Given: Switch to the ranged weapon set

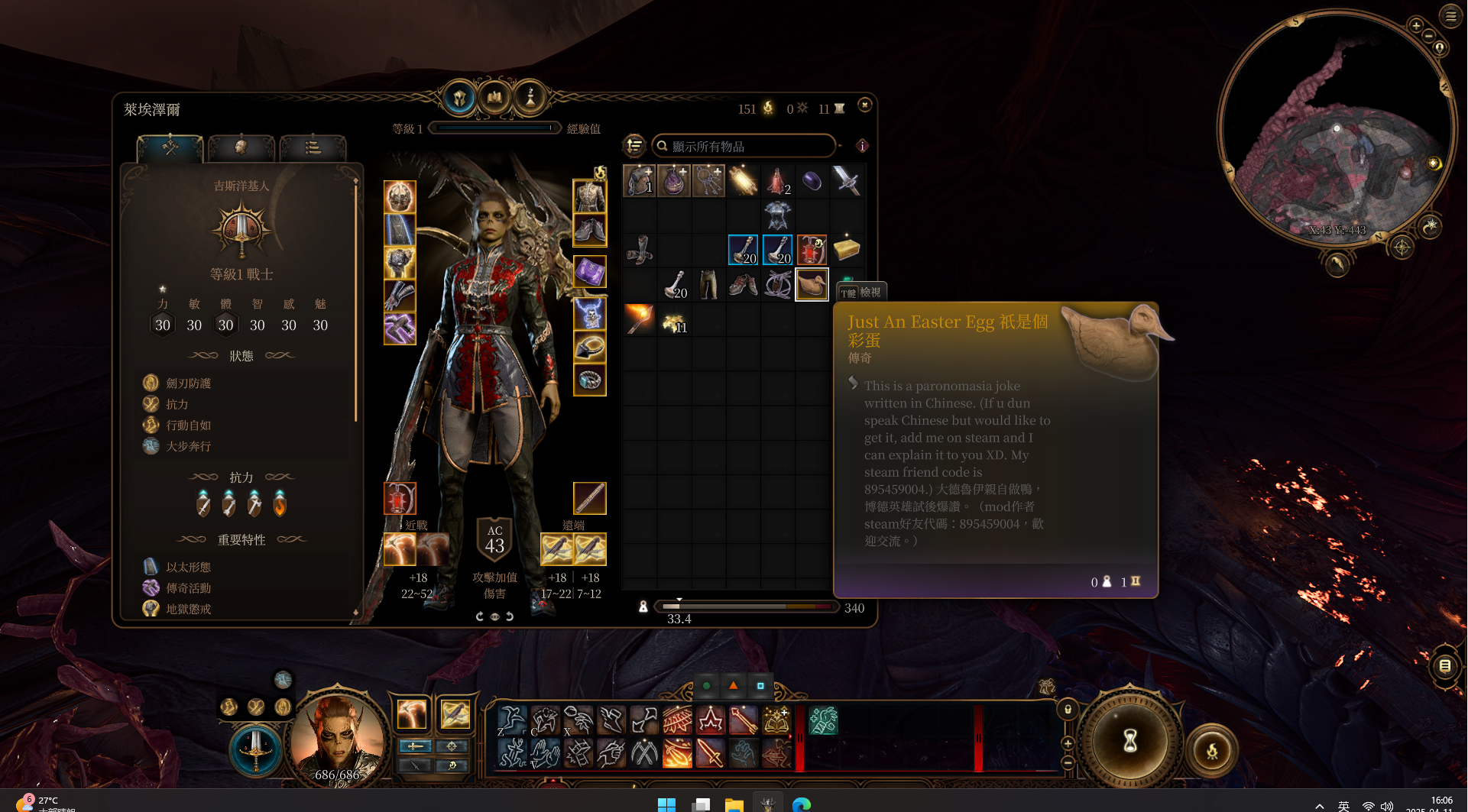Looking at the screenshot, I should (452, 746).
